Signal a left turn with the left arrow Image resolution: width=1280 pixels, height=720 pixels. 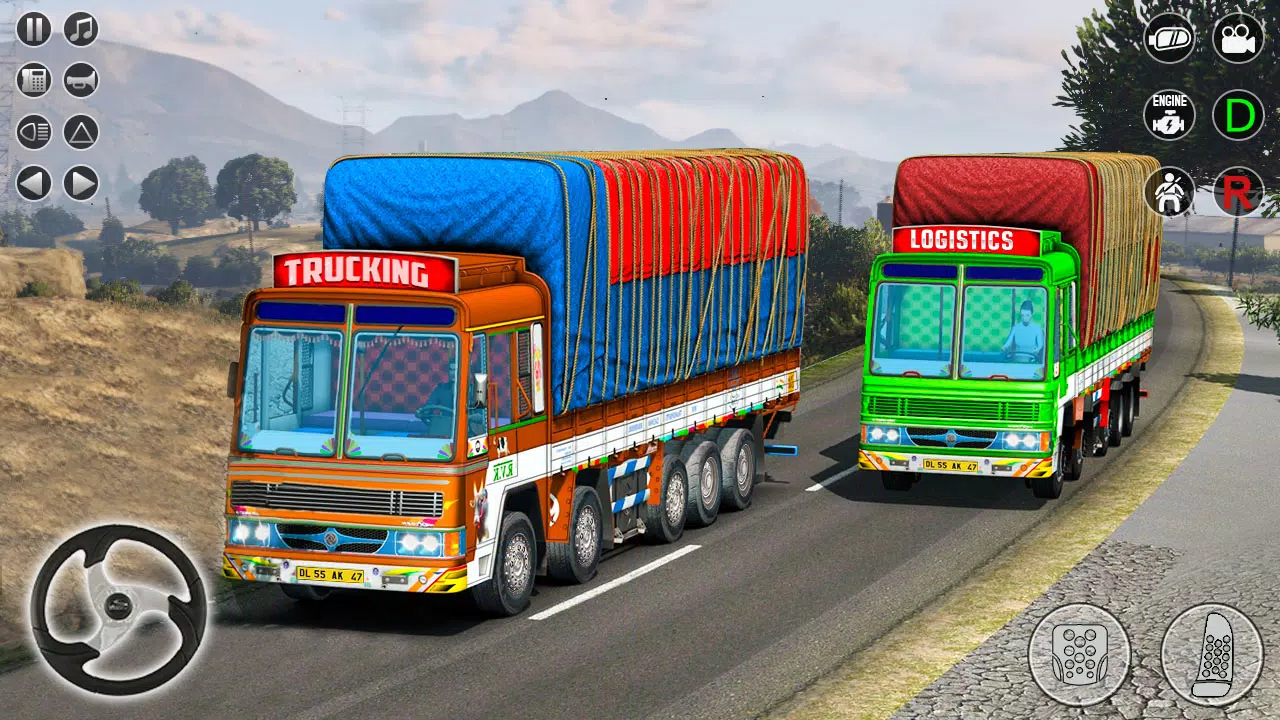point(33,182)
